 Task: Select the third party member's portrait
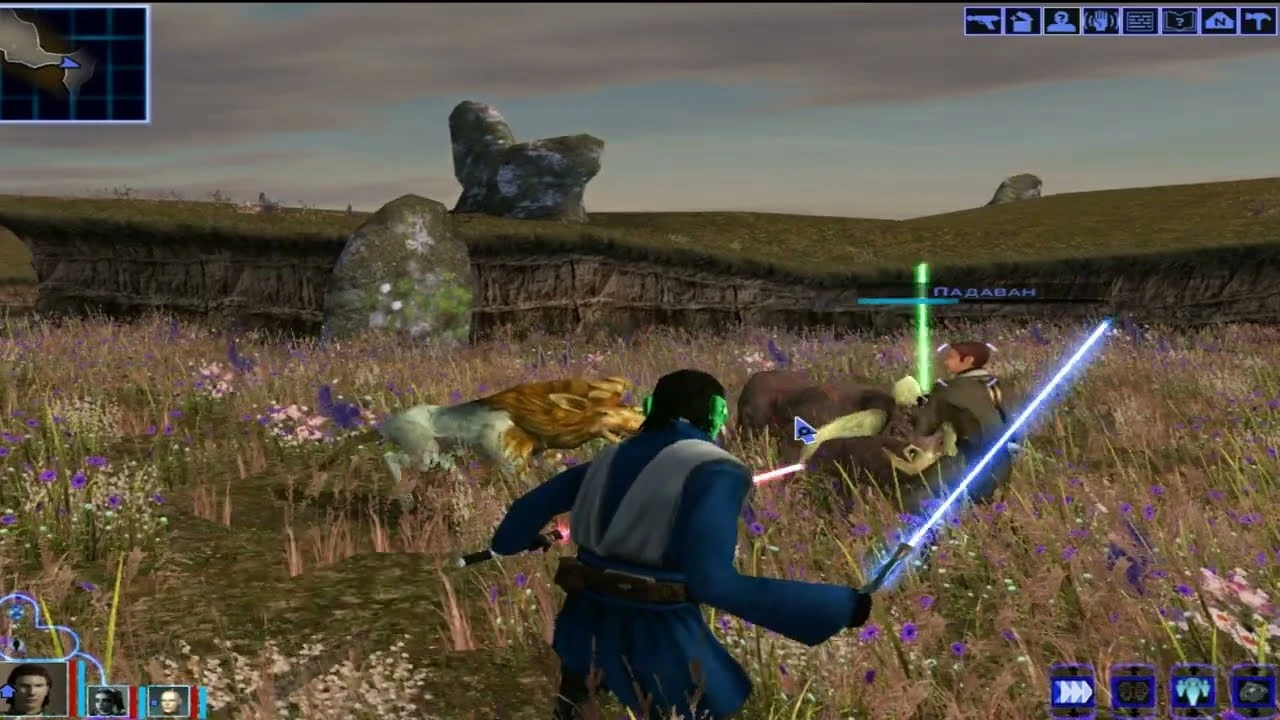[166, 700]
